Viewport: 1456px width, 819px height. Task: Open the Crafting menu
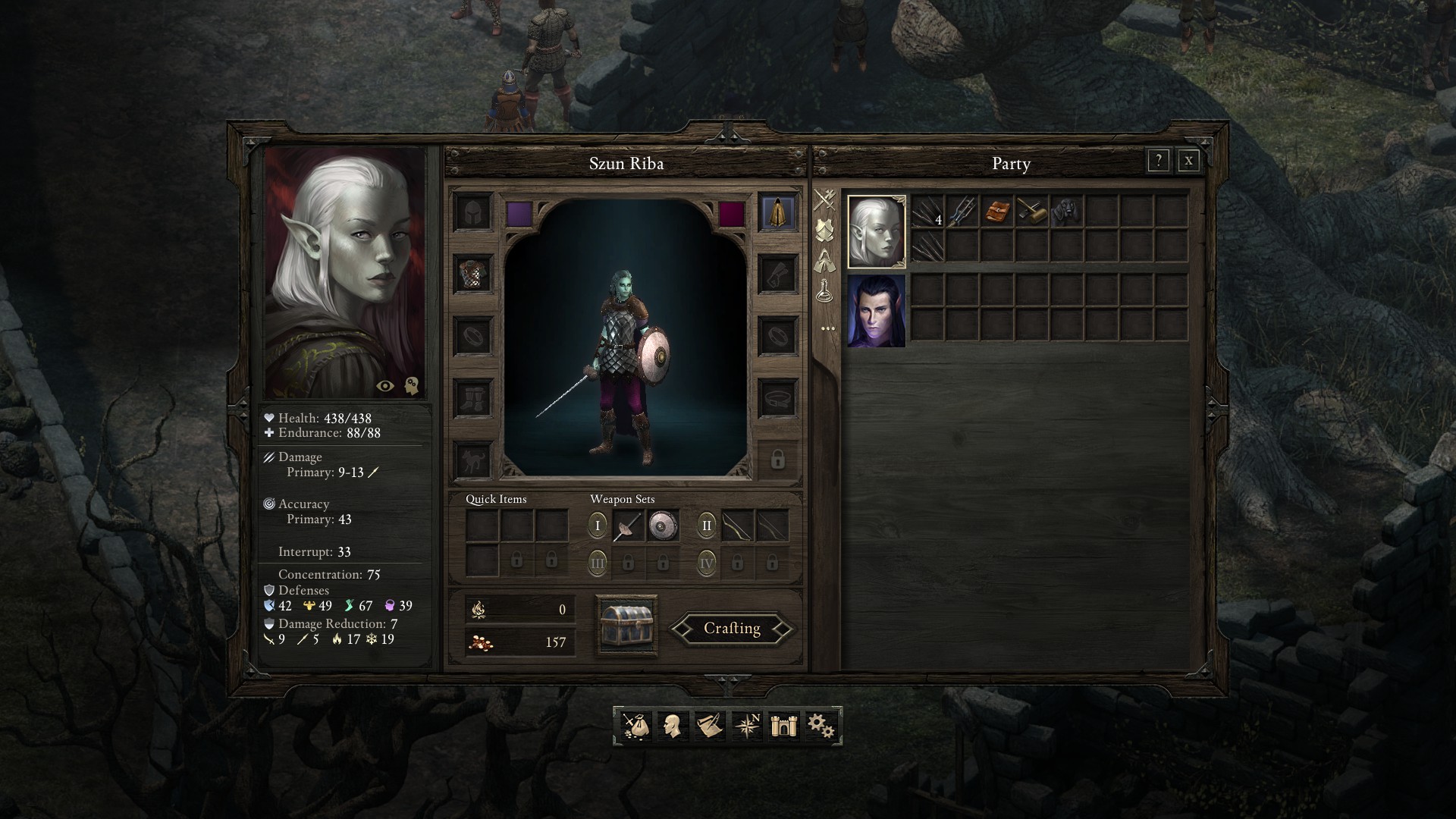pyautogui.click(x=732, y=629)
